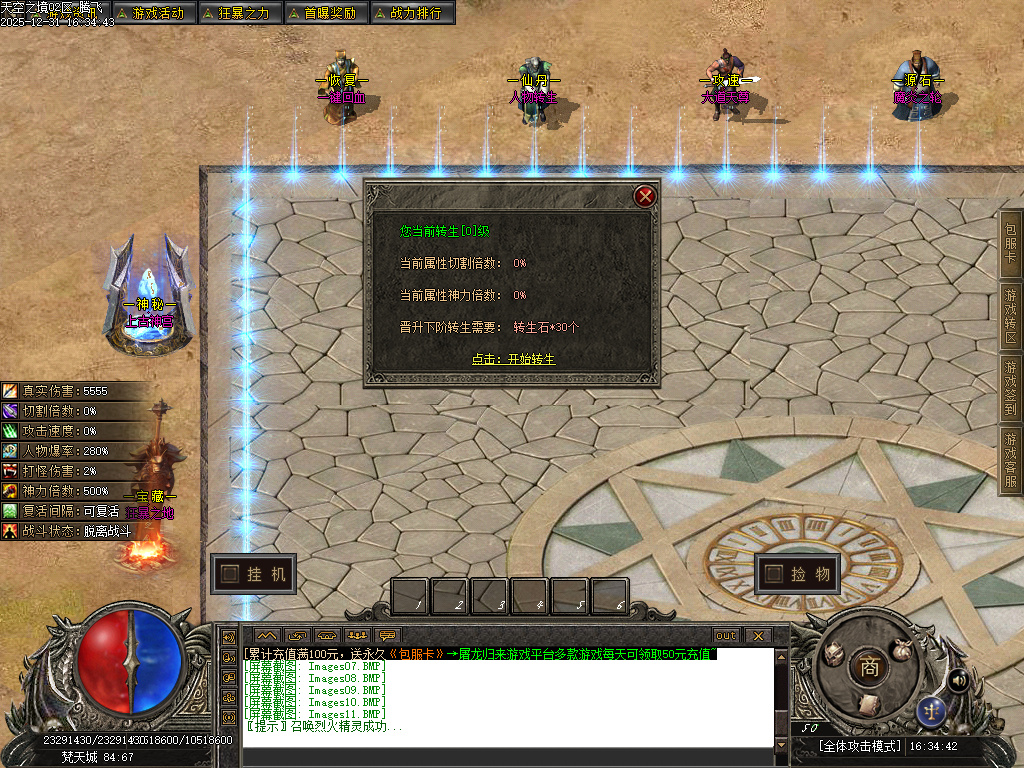The height and width of the screenshot is (768, 1024).
Task: Show the 战力排行 power ranking
Action: 412,13
